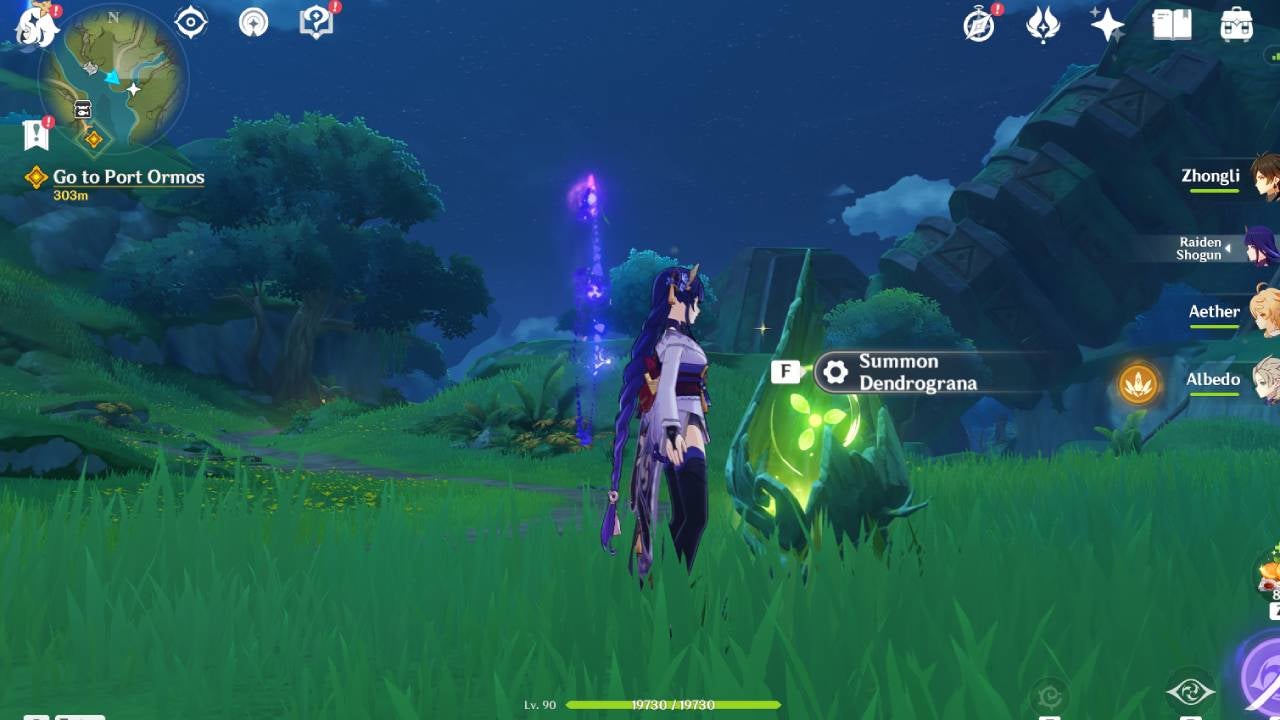Open the Guide compass icon
Screen dimensions: 1280x720
pyautogui.click(x=253, y=22)
